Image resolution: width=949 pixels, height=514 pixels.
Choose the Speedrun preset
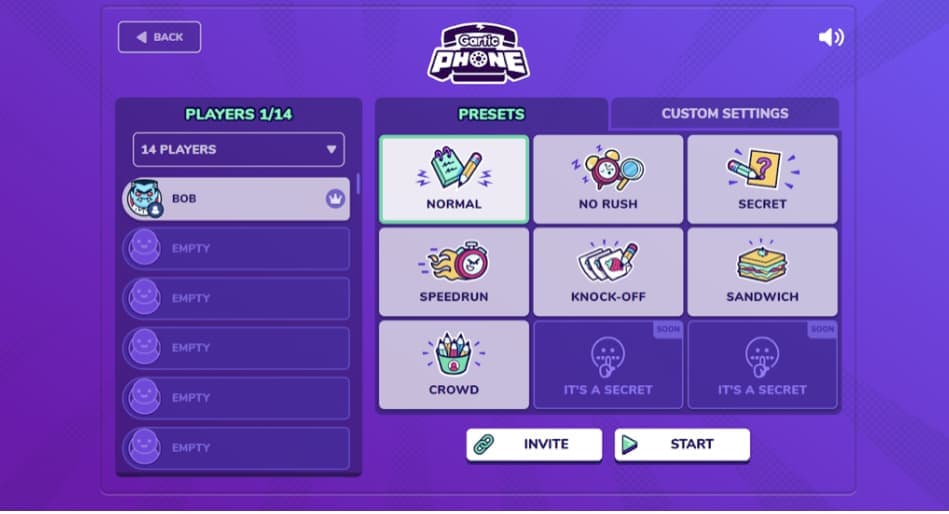[454, 272]
